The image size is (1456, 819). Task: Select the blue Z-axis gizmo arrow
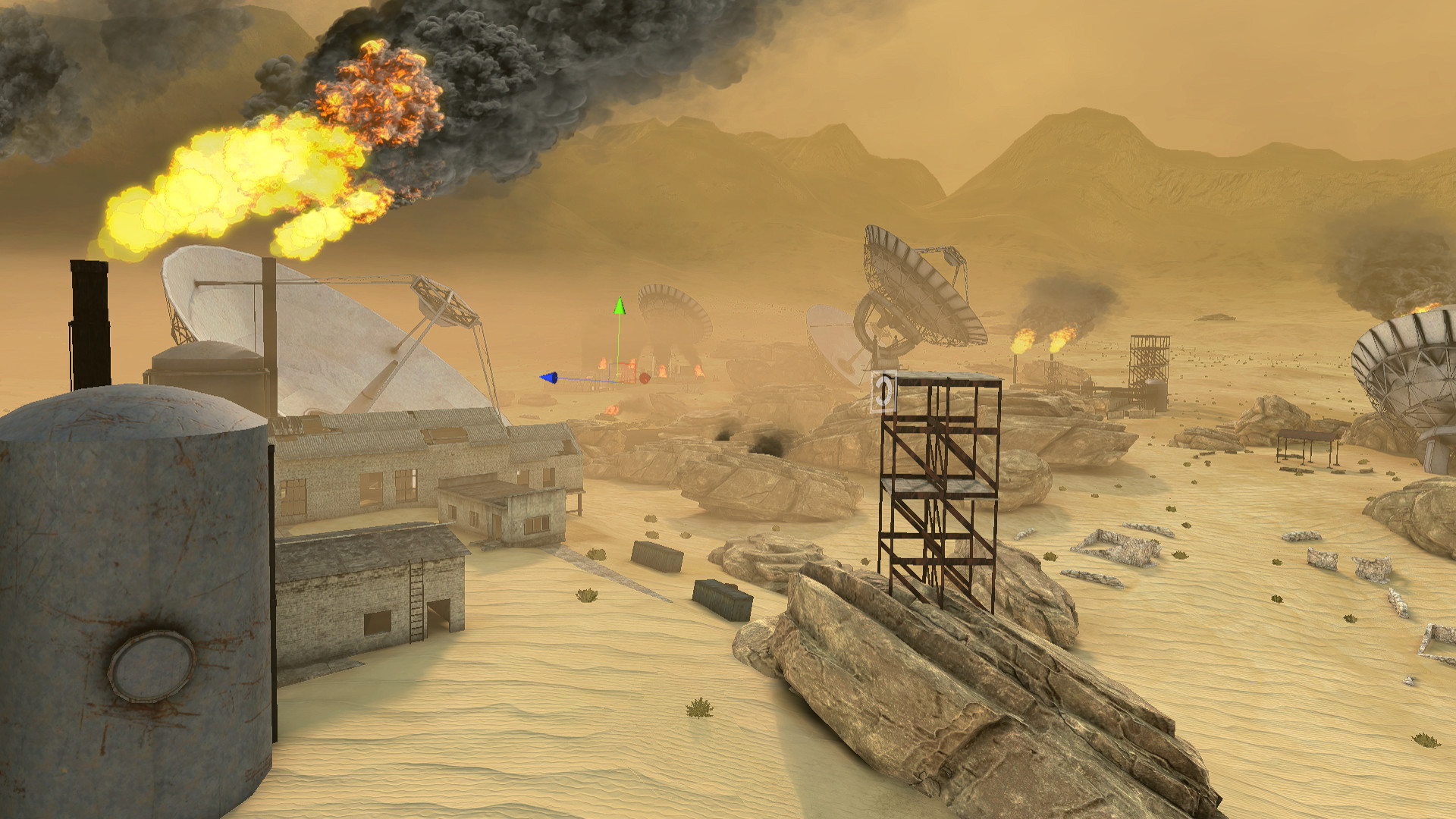tap(549, 378)
